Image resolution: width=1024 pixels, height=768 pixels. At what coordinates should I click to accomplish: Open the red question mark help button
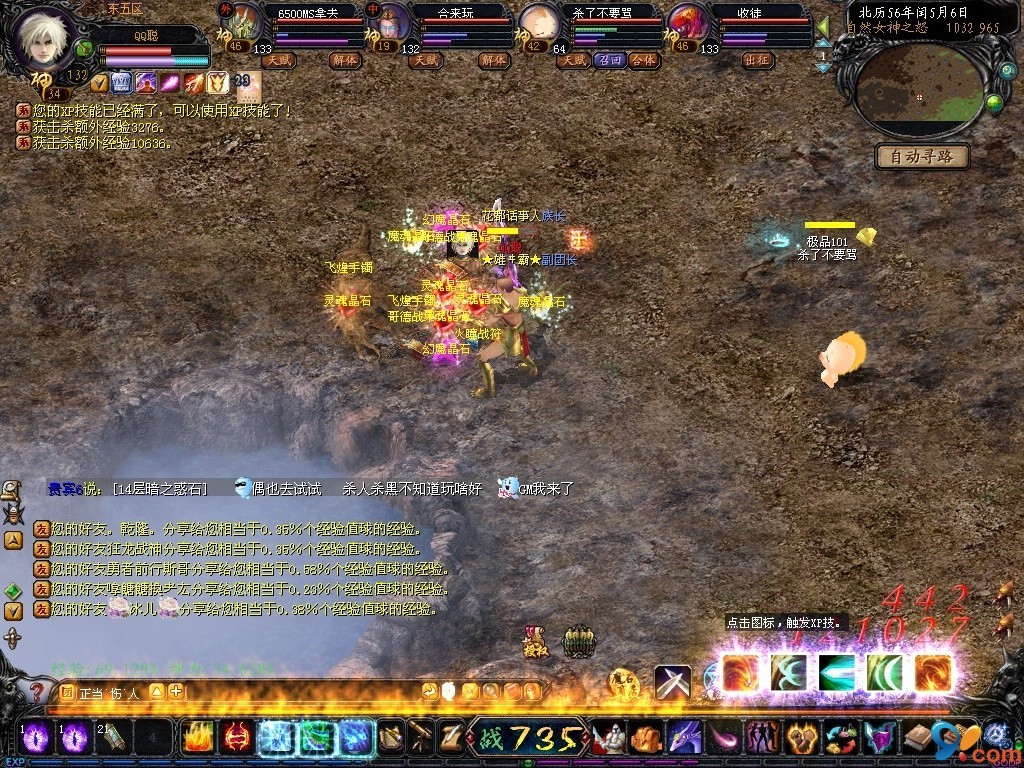coord(37,692)
